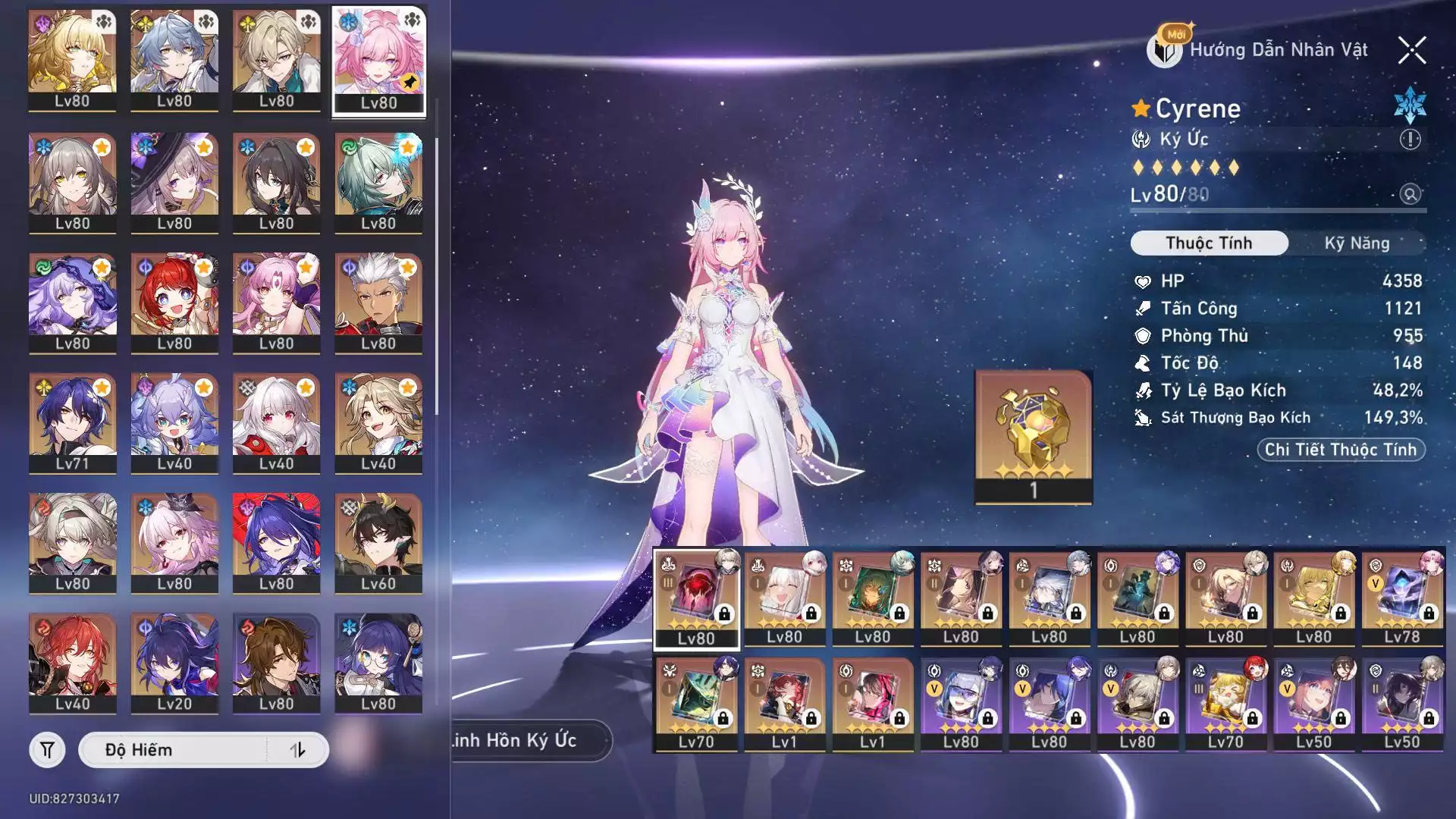Select the Lv20 dark-blue-haired character portrait
The image size is (1456, 819).
174,663
